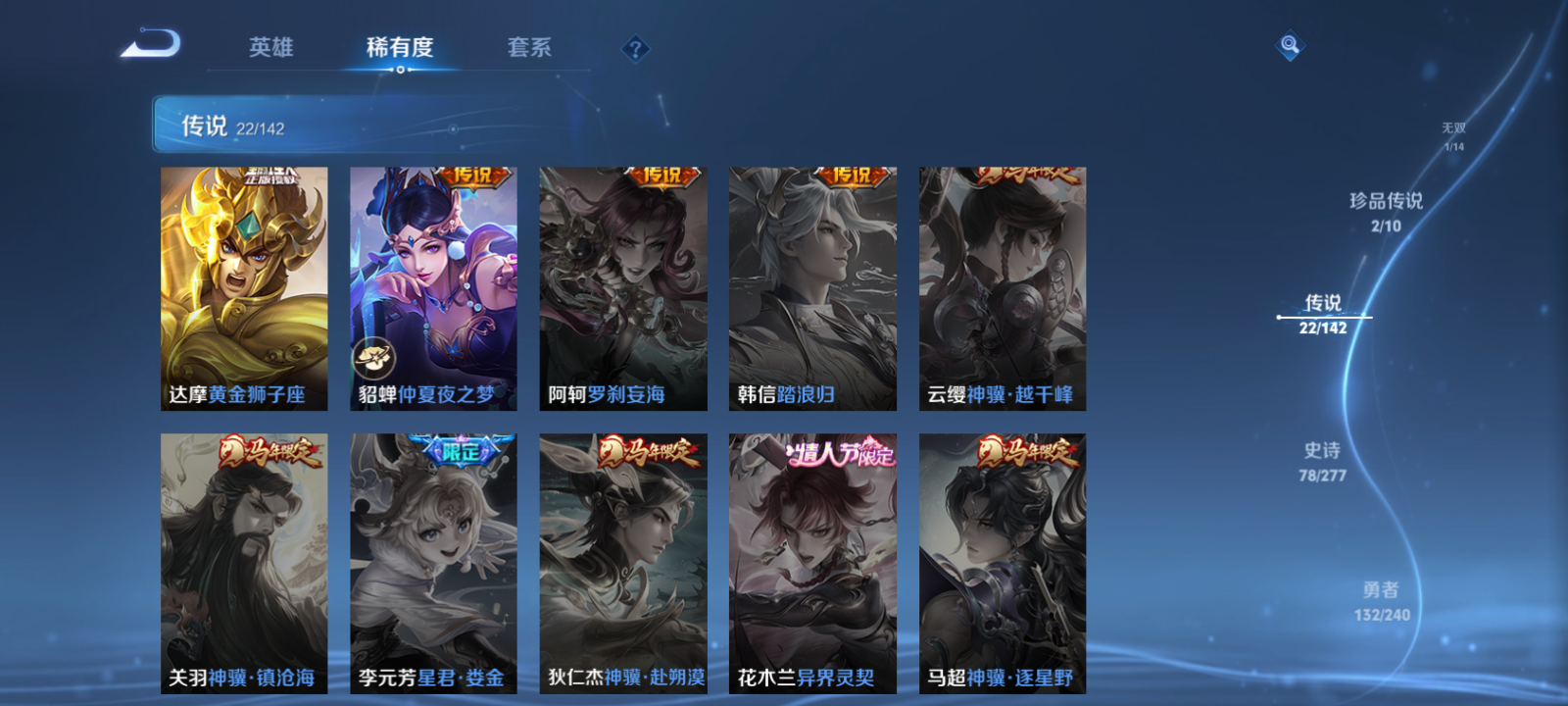Switch to the 英雄 tab
This screenshot has width=1568, height=706.
pyautogui.click(x=271, y=46)
